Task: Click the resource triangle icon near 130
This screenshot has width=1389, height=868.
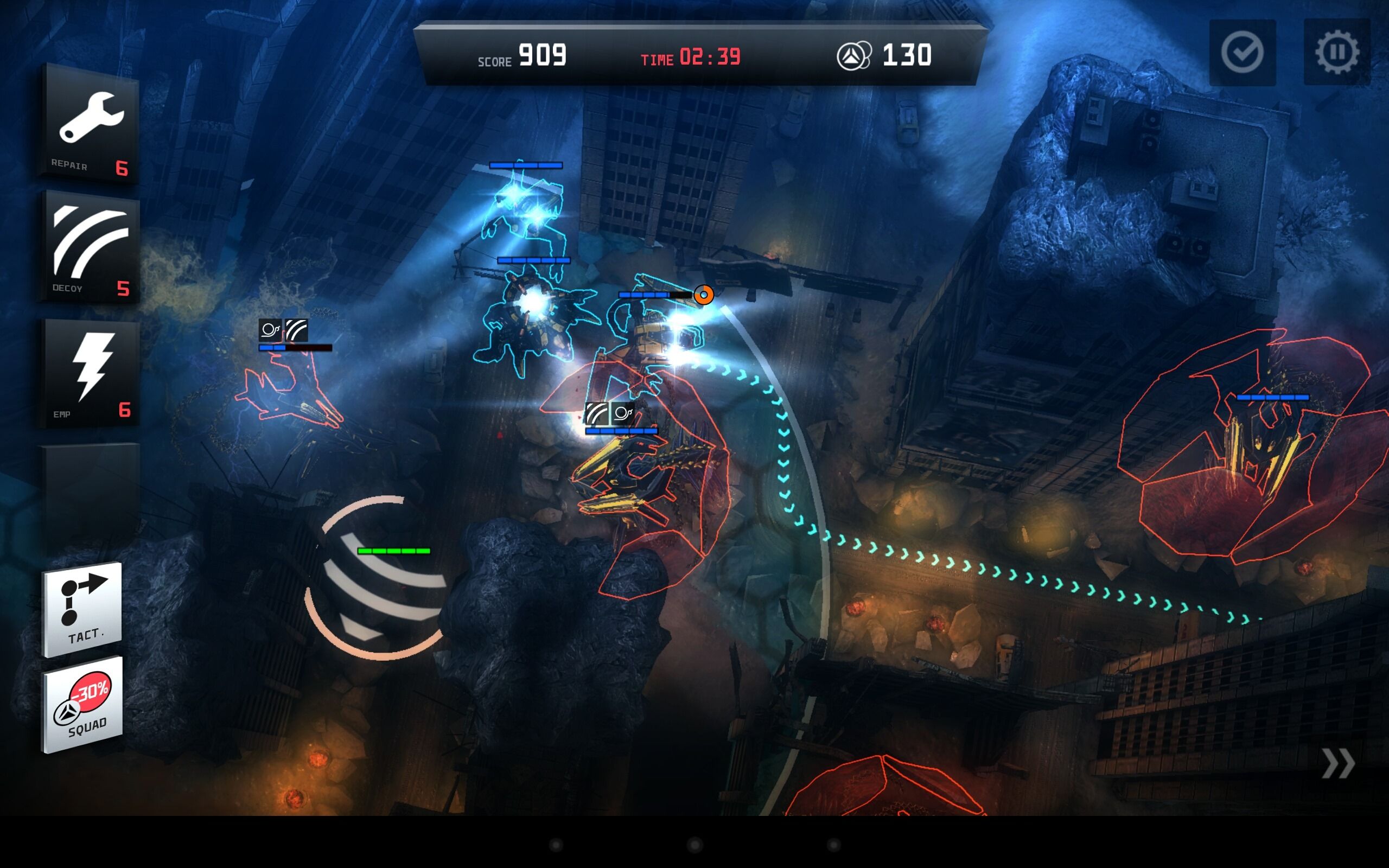Action: 855,55
